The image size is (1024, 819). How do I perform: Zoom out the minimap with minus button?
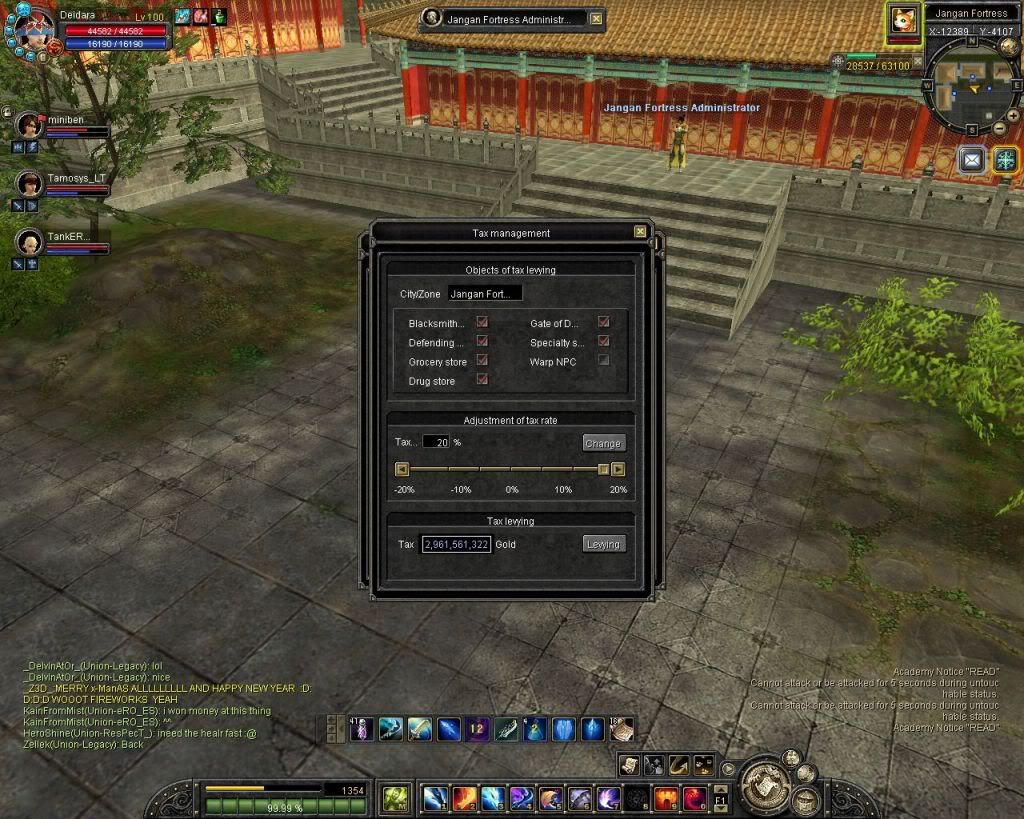click(999, 128)
